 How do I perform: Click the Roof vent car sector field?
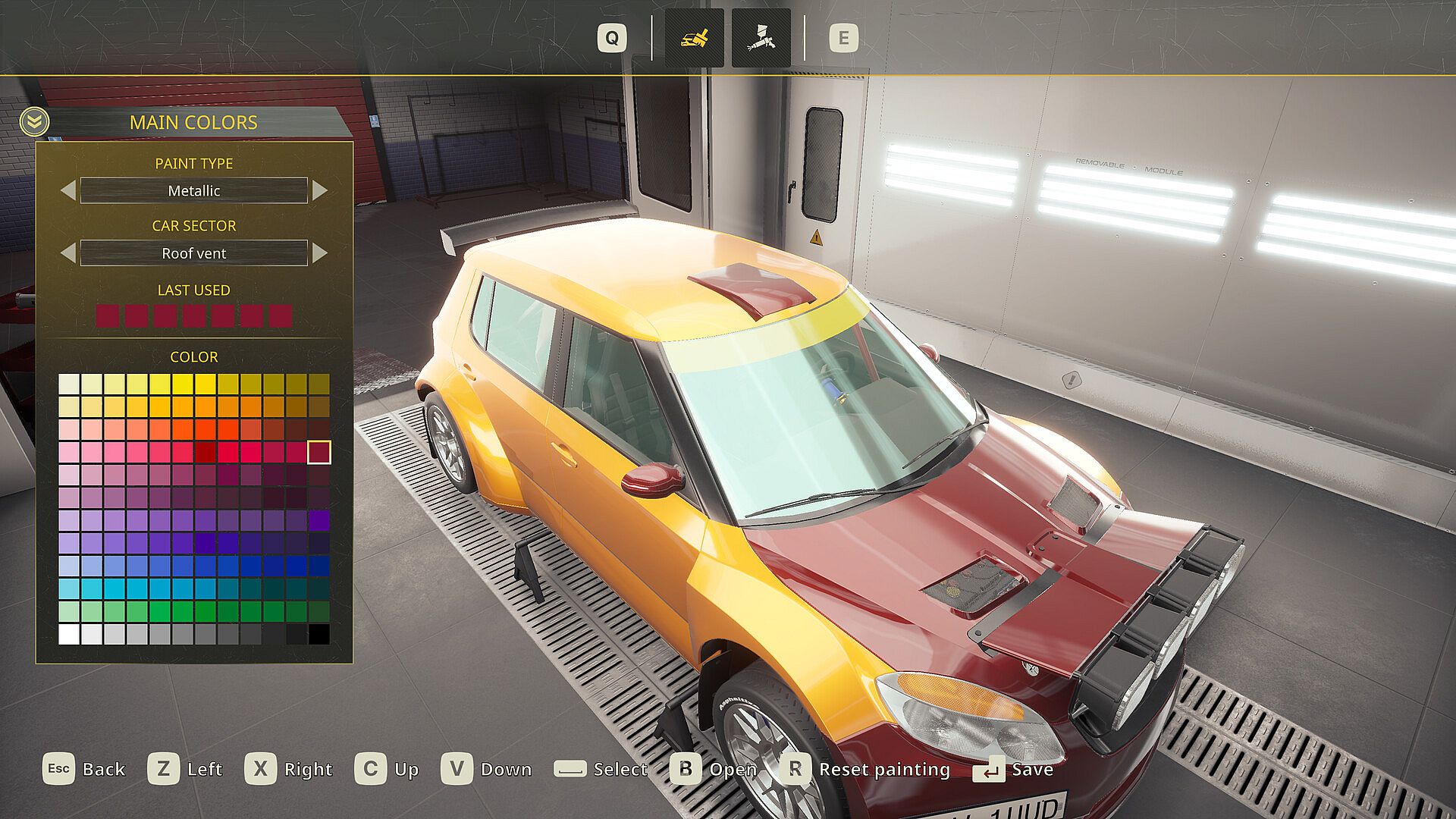pos(194,253)
